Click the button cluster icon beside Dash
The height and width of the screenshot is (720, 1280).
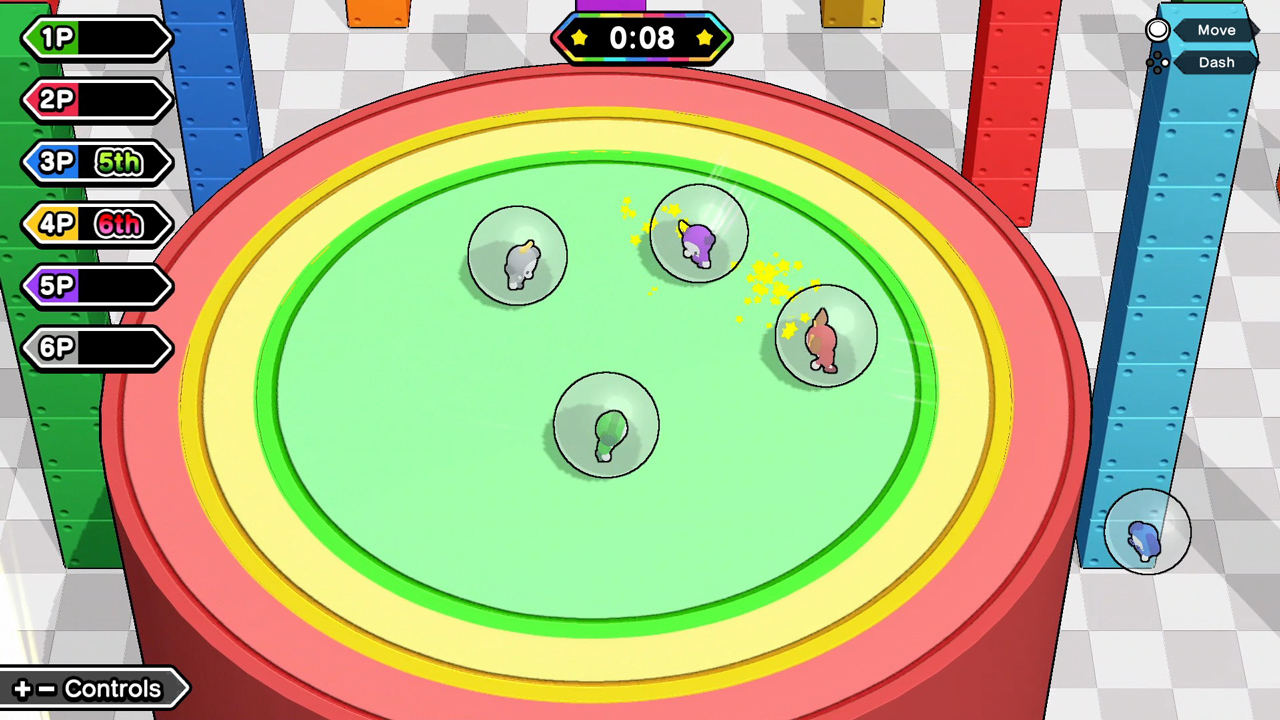coord(1157,62)
